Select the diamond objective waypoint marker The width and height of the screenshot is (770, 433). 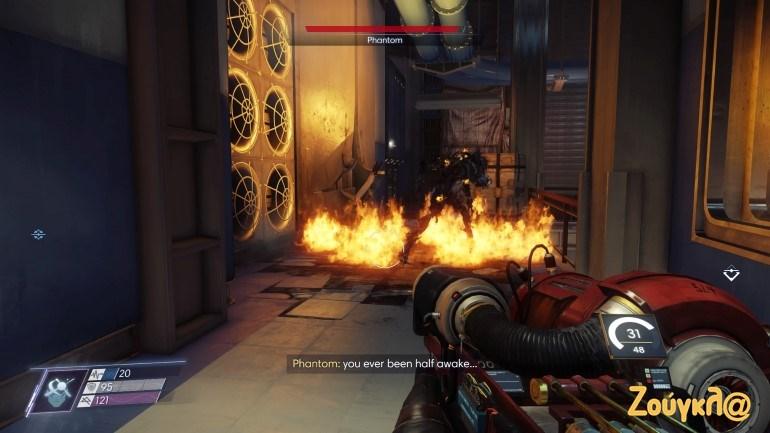(732, 272)
